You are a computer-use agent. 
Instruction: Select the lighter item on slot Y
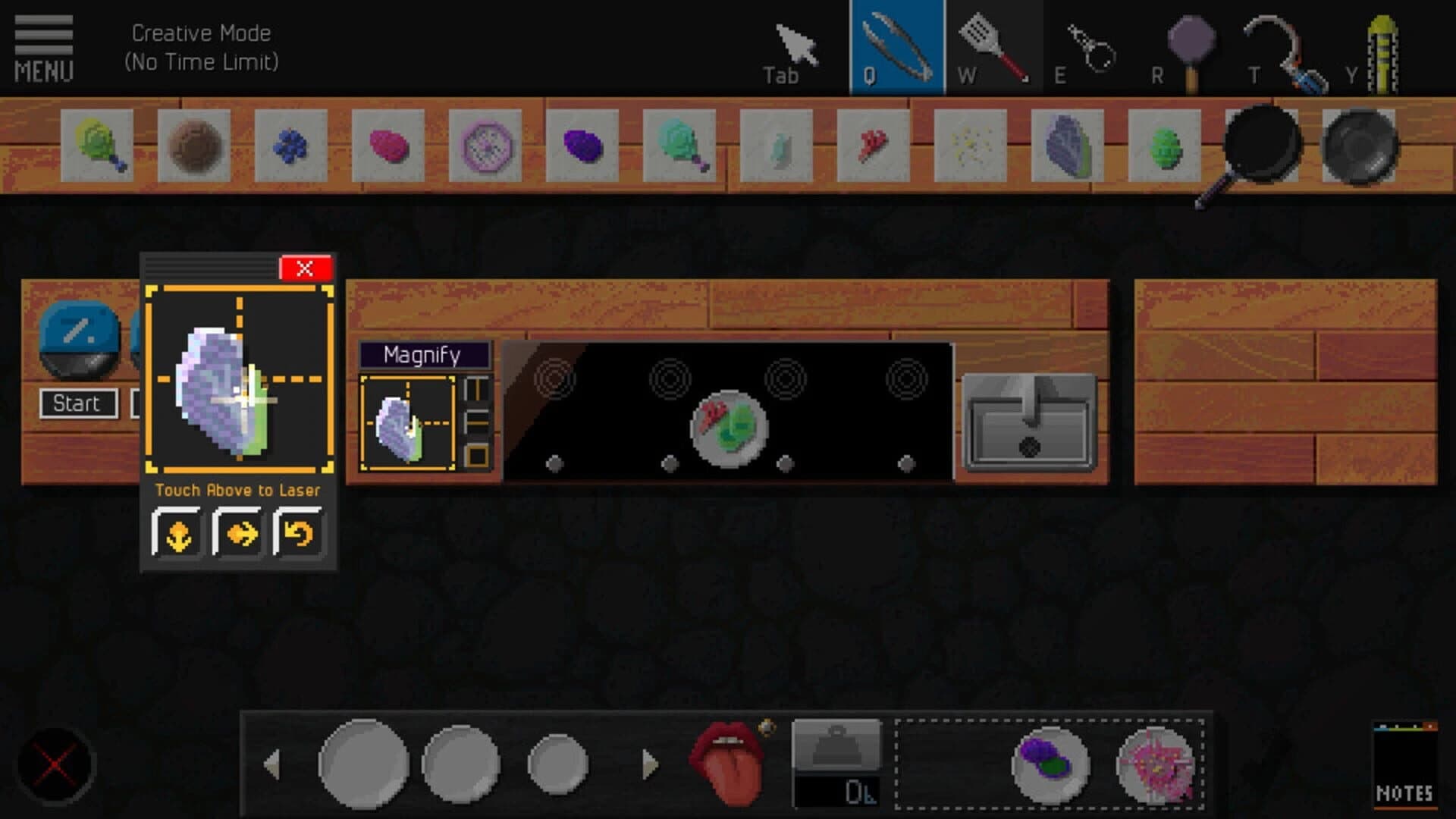point(1380,45)
